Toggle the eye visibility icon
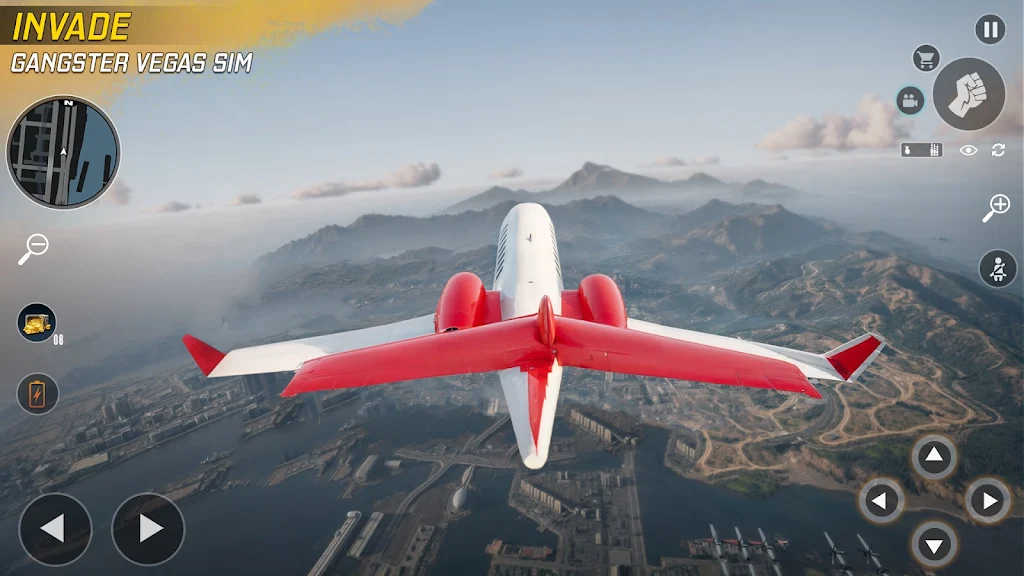The height and width of the screenshot is (576, 1024). click(x=968, y=150)
